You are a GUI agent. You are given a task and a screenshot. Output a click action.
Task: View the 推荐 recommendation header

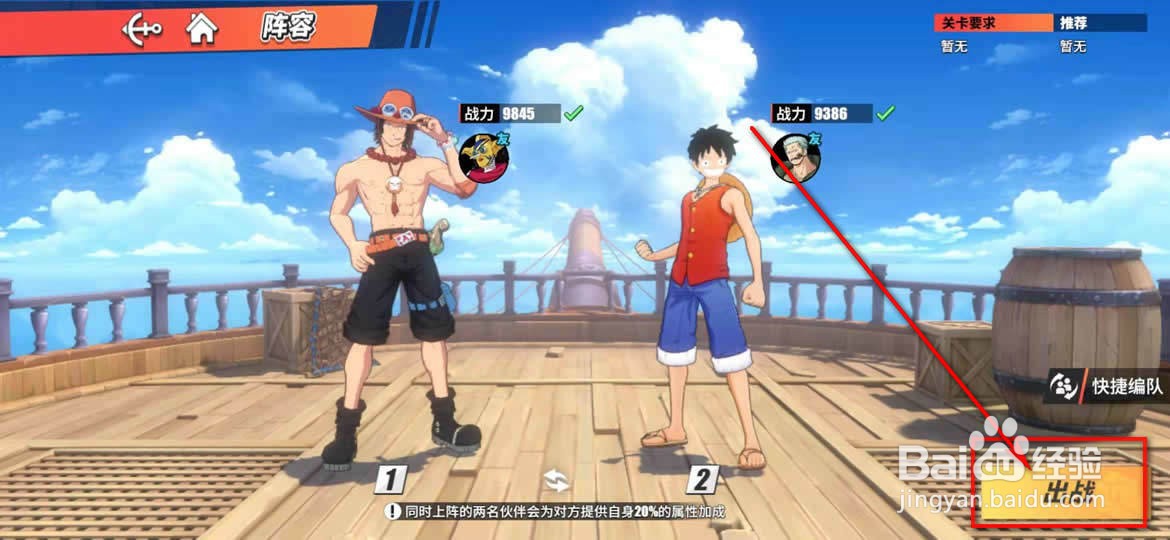(1100, 22)
